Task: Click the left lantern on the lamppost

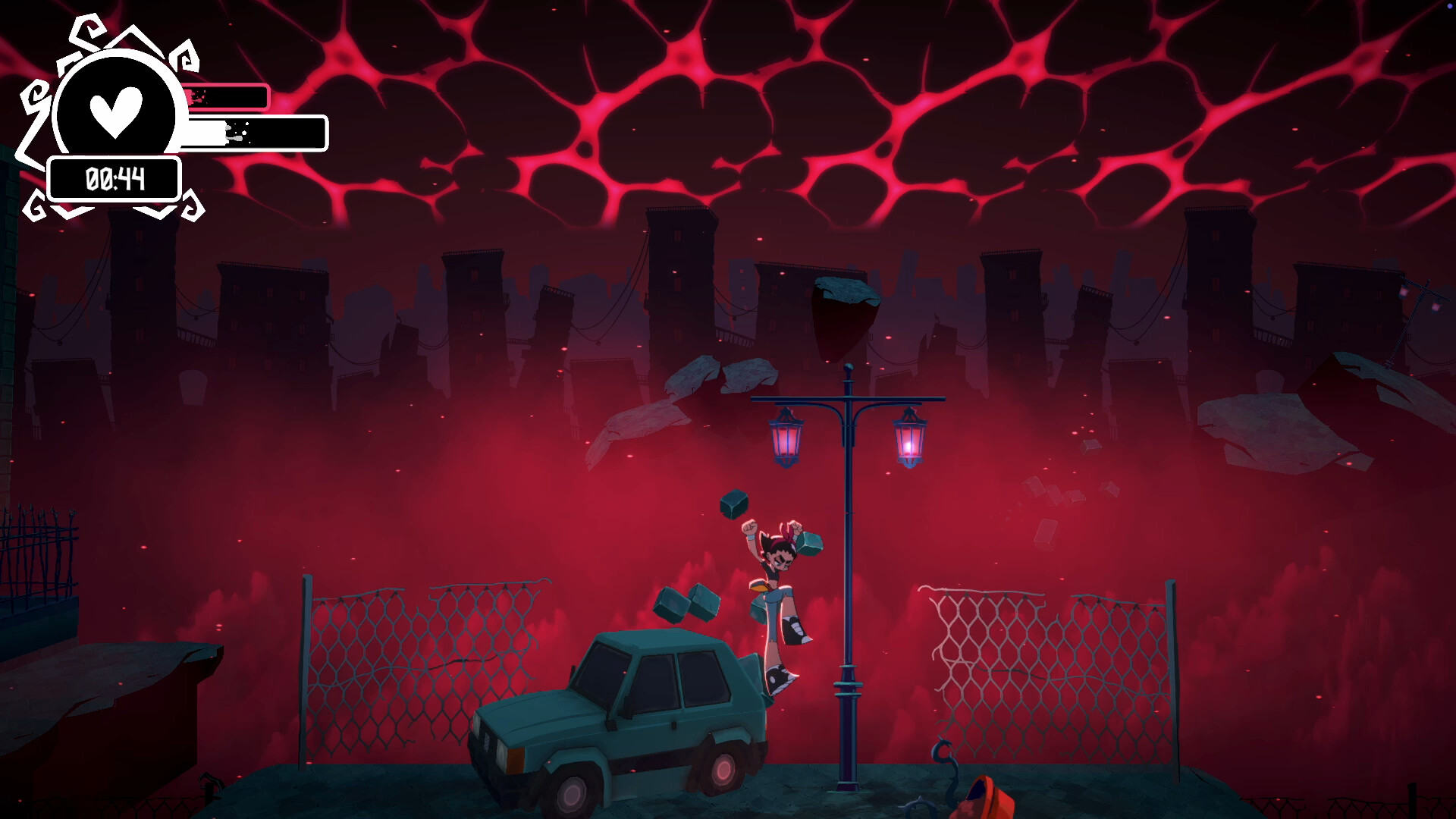Action: (x=786, y=440)
